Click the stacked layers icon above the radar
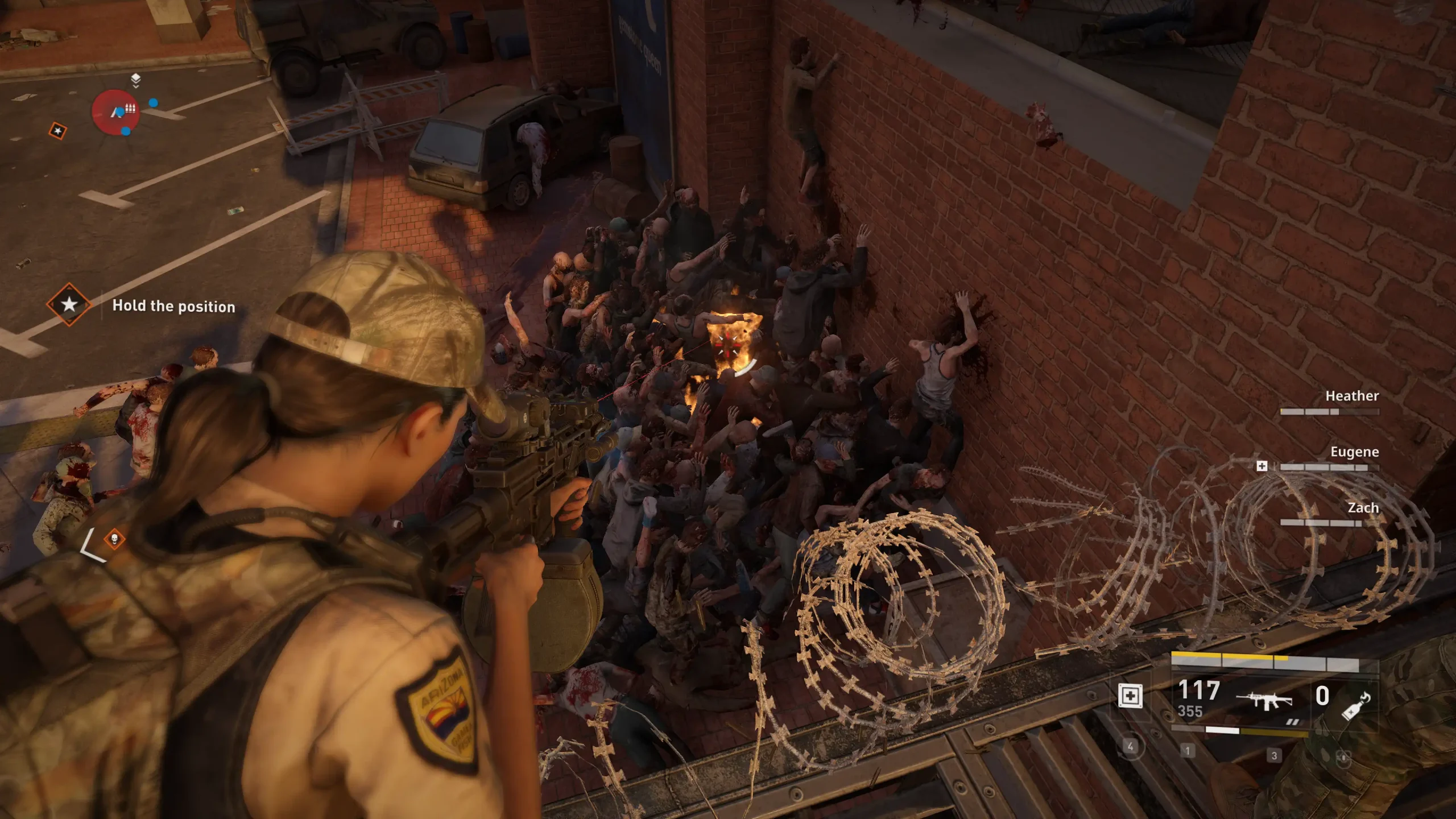 point(135,80)
